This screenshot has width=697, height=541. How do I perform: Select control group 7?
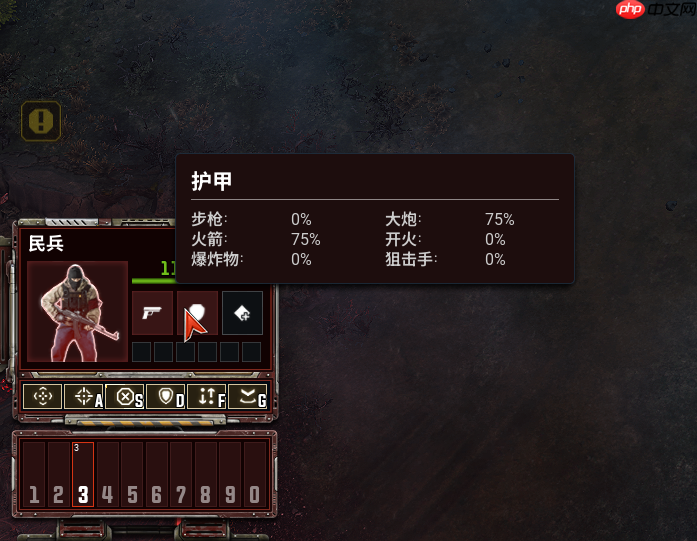[181, 475]
